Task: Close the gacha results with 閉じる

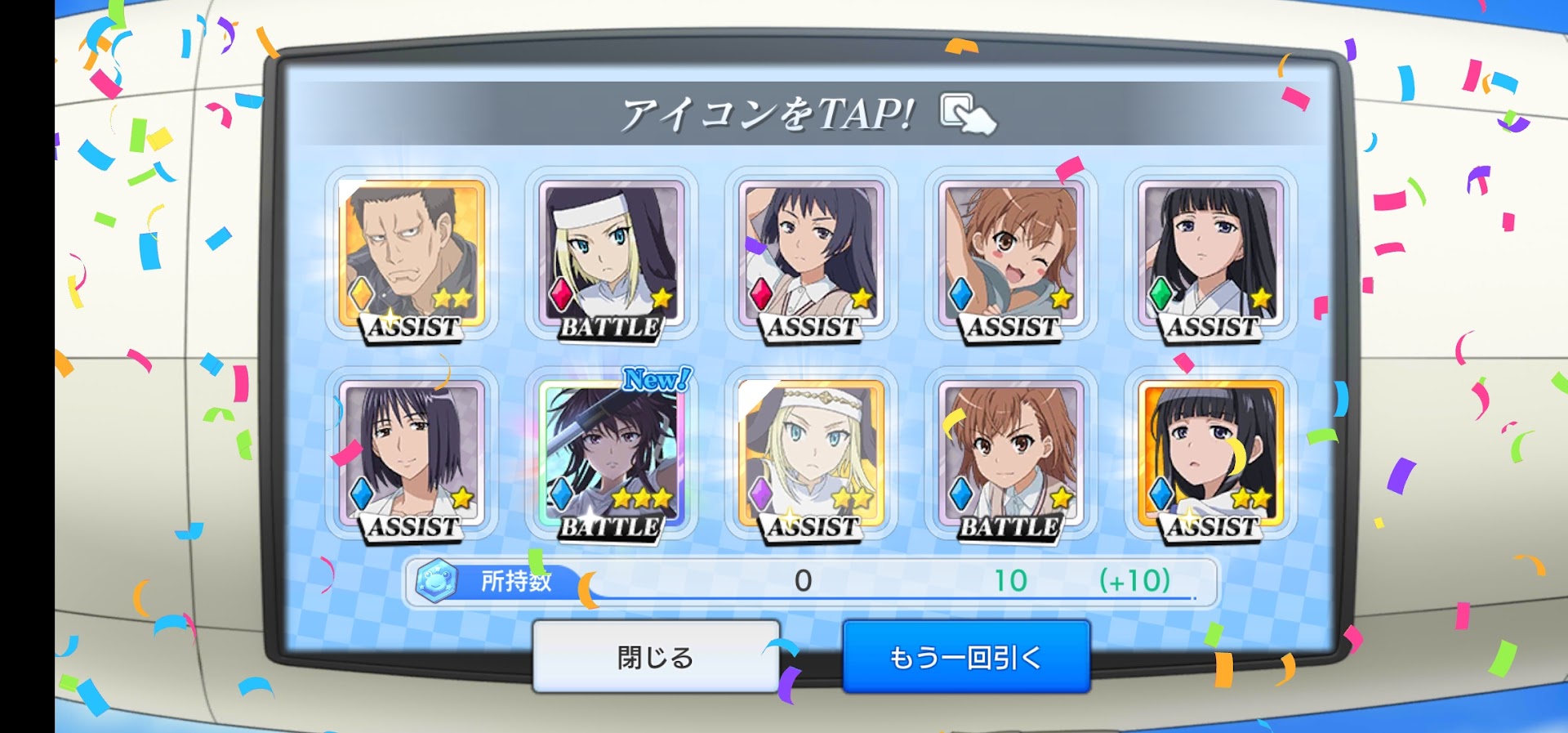Action: (656, 656)
